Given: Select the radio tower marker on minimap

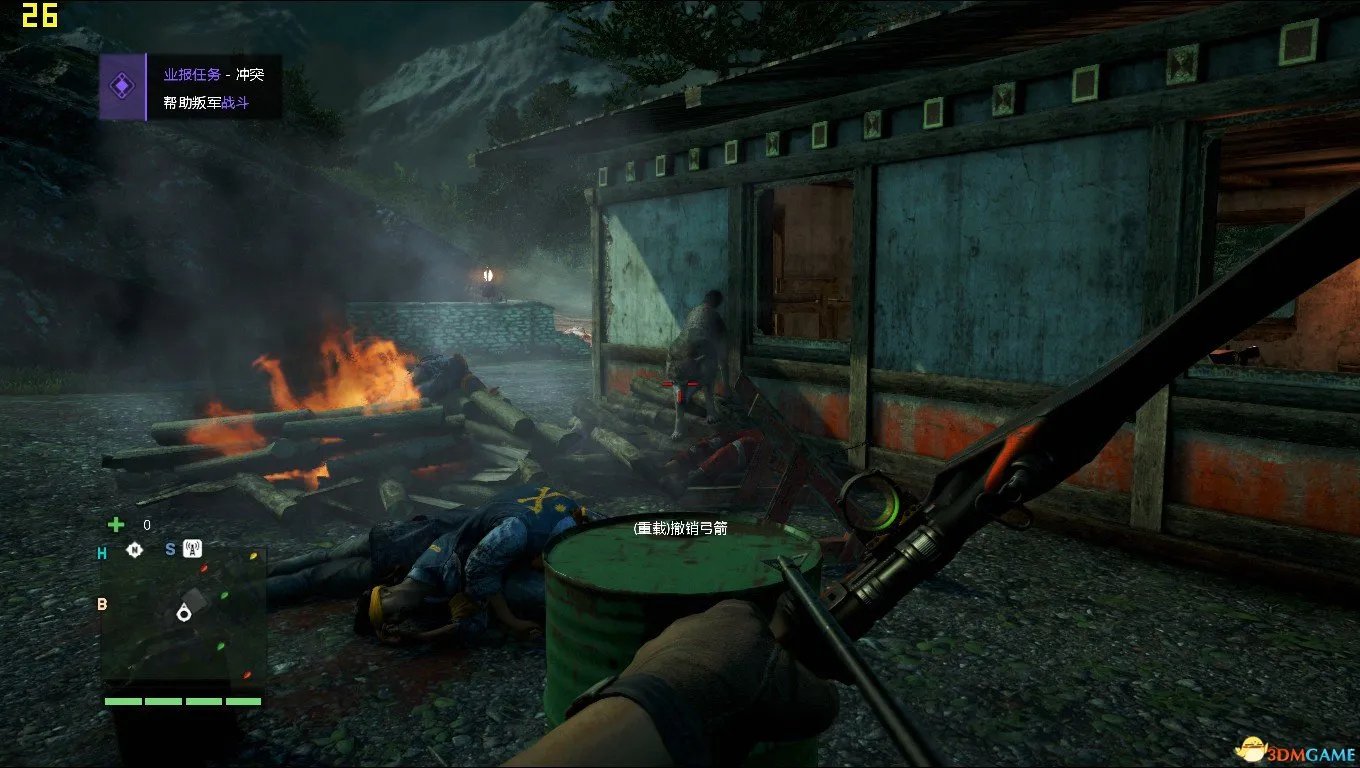Looking at the screenshot, I should (193, 548).
